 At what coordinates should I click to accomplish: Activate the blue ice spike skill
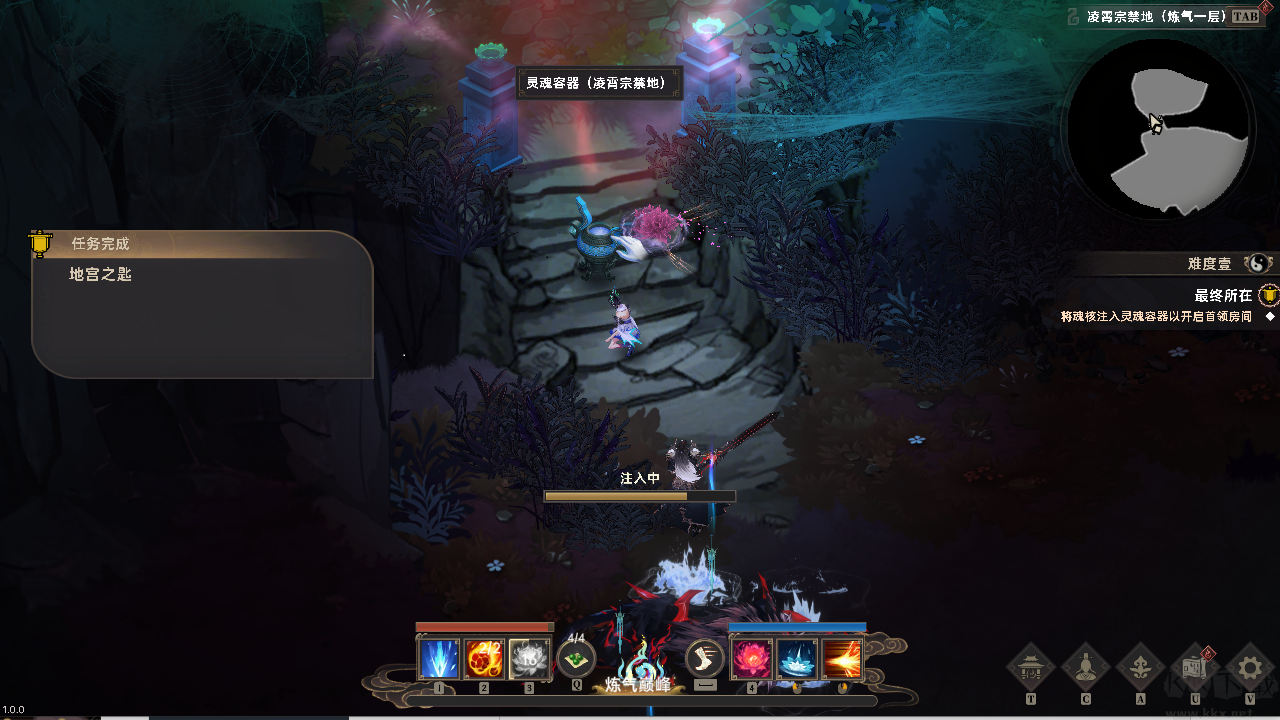click(x=439, y=660)
